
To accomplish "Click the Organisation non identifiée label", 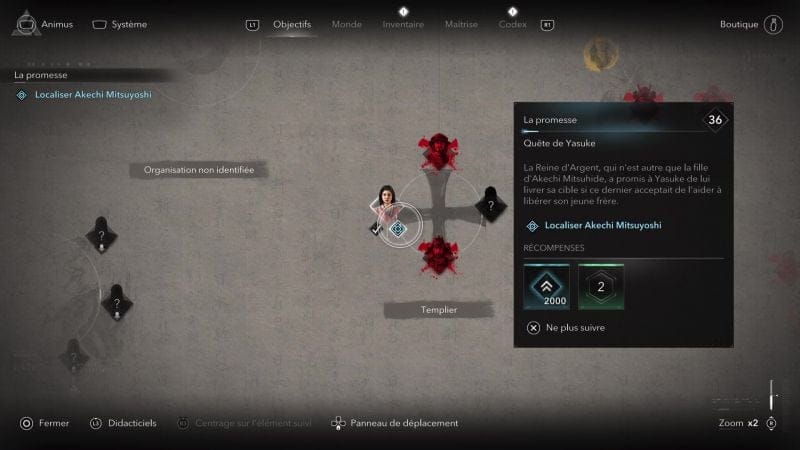I will 199,170.
